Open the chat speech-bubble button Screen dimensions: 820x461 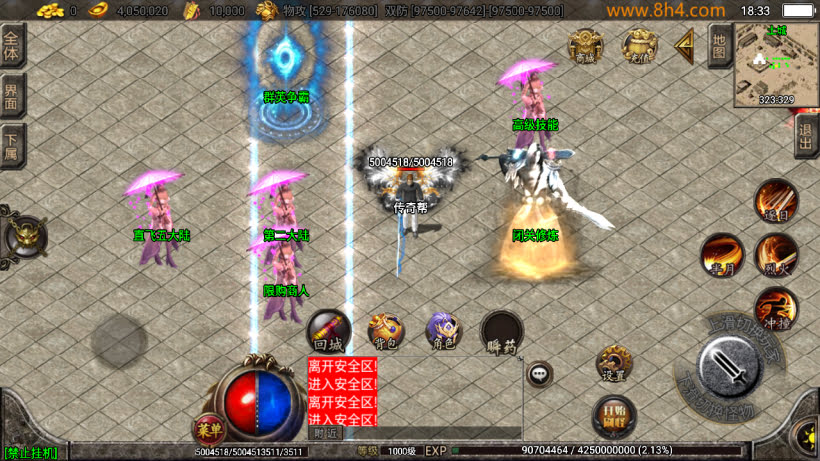point(540,374)
